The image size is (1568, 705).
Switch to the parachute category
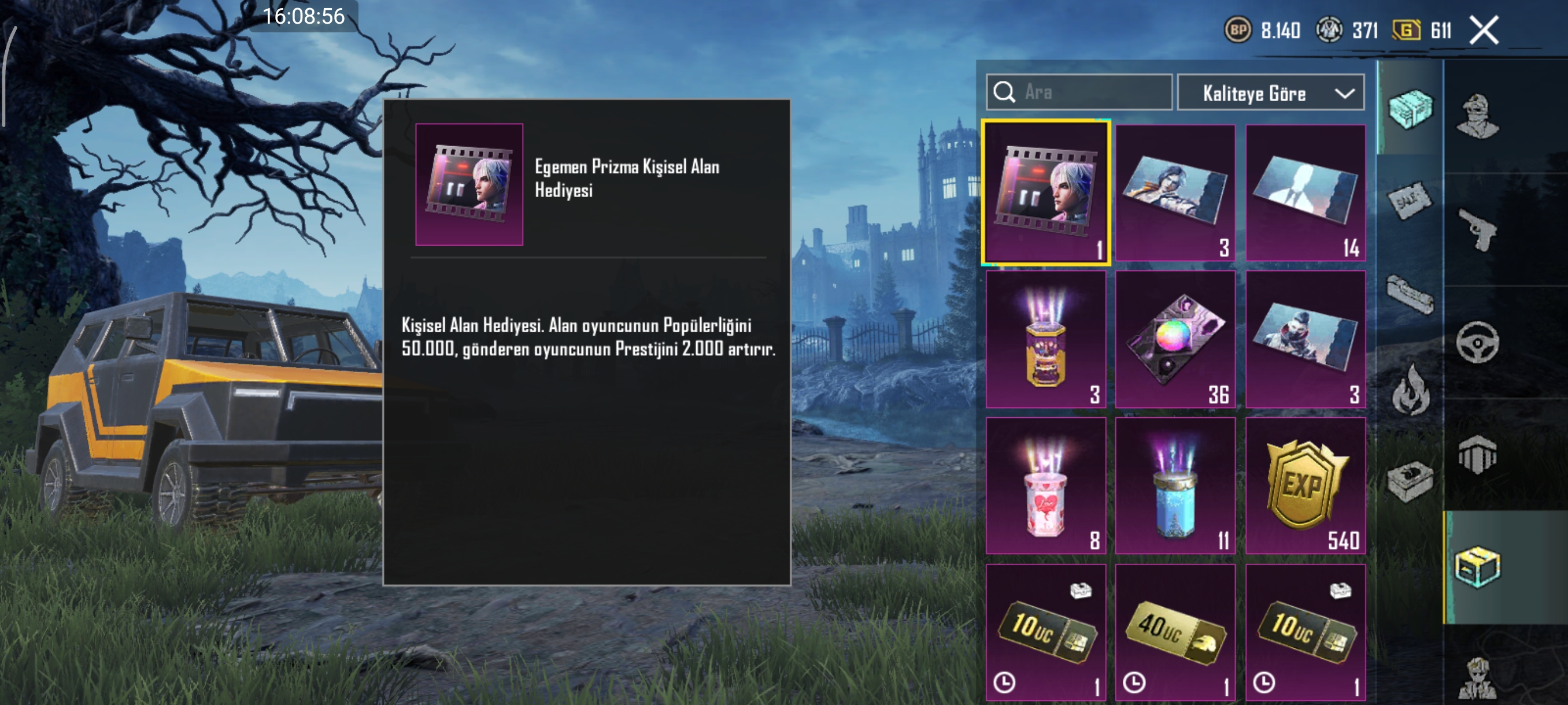click(x=1478, y=455)
